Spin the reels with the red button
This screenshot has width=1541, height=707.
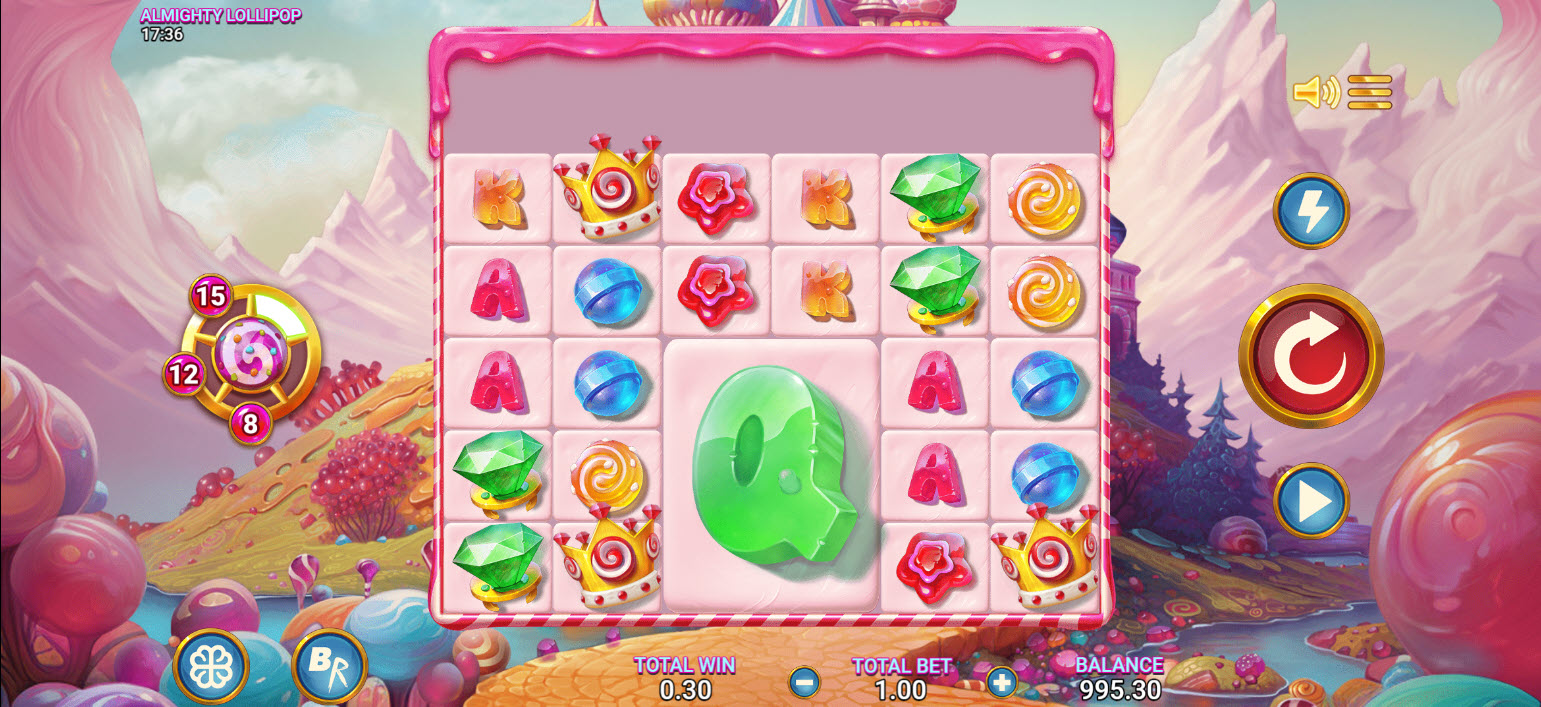click(x=1311, y=356)
